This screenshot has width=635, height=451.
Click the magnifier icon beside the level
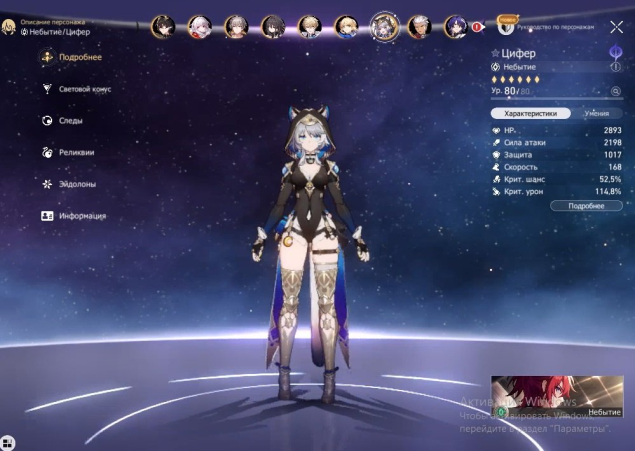pos(615,91)
